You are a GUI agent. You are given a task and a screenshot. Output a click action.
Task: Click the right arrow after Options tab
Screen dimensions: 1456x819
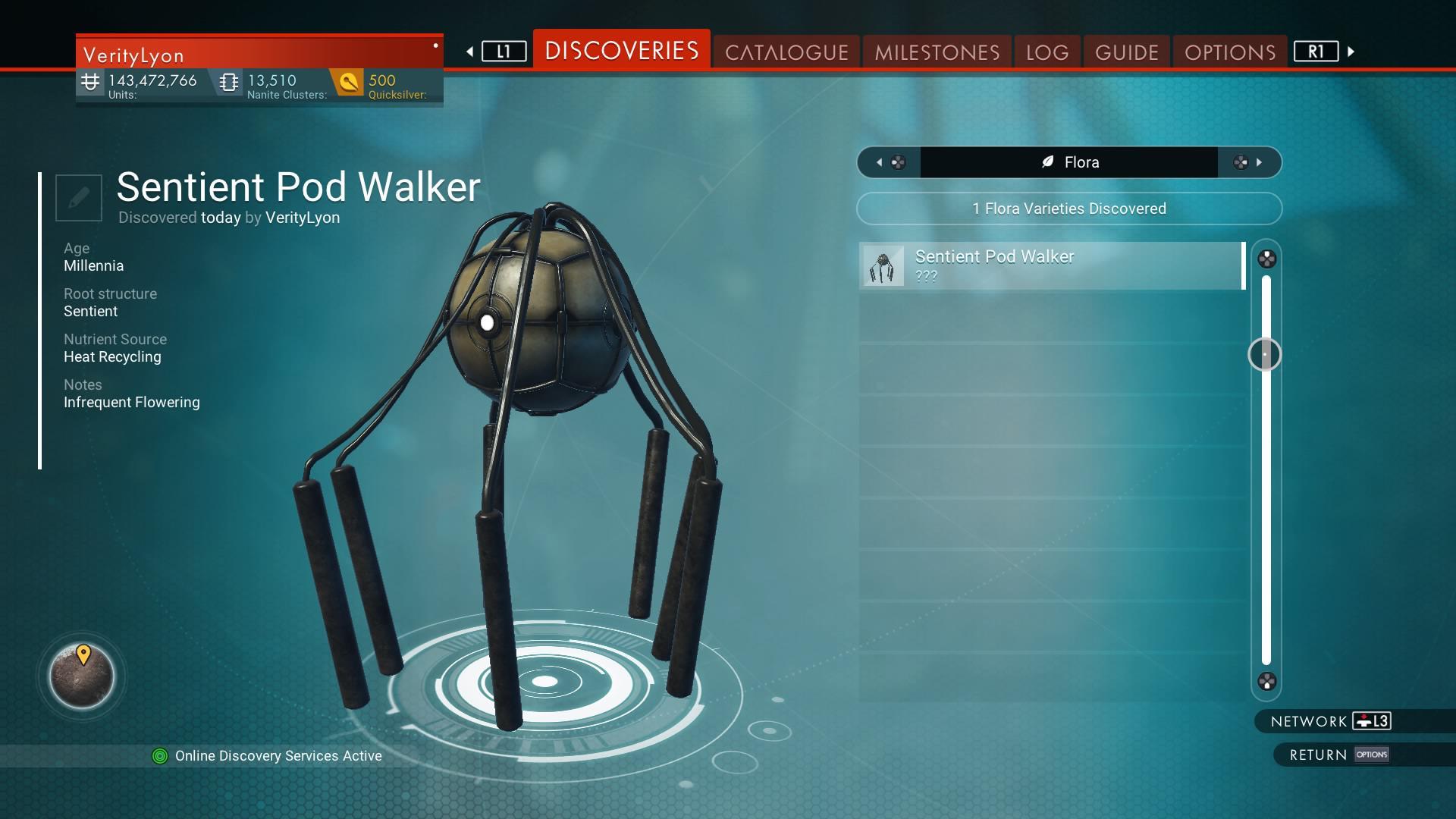click(x=1351, y=52)
